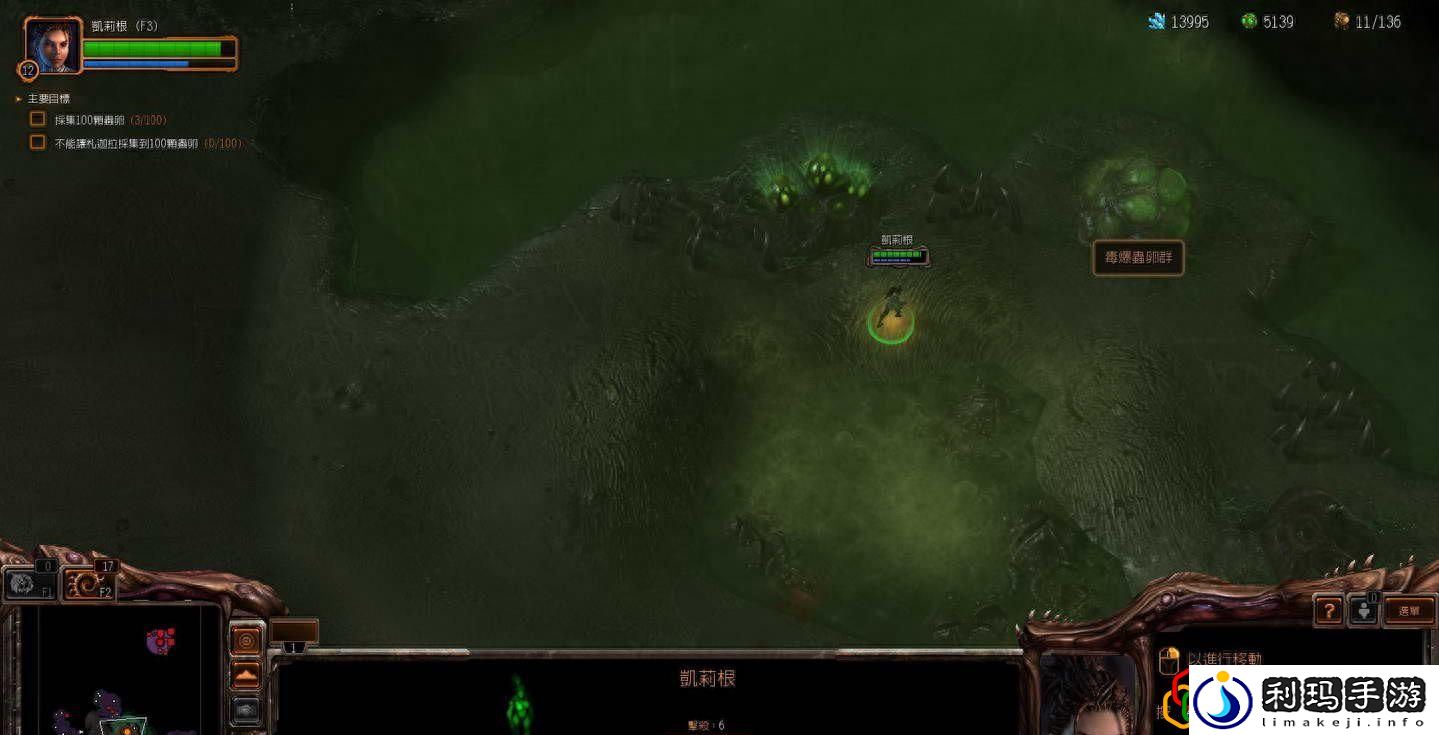
Task: Open the 選單 game menu button
Action: (x=1410, y=610)
